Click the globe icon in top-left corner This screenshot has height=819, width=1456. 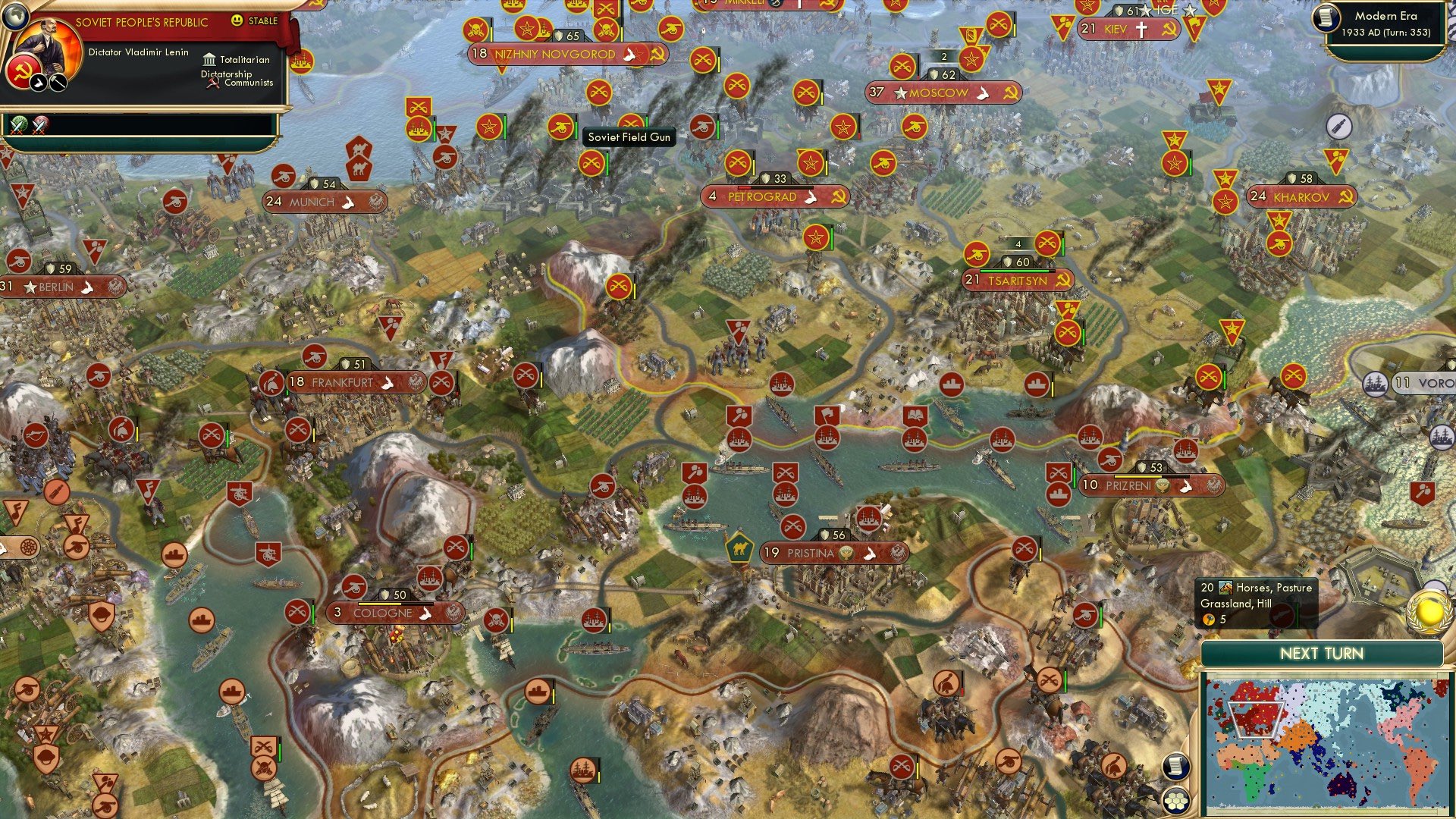(17, 17)
